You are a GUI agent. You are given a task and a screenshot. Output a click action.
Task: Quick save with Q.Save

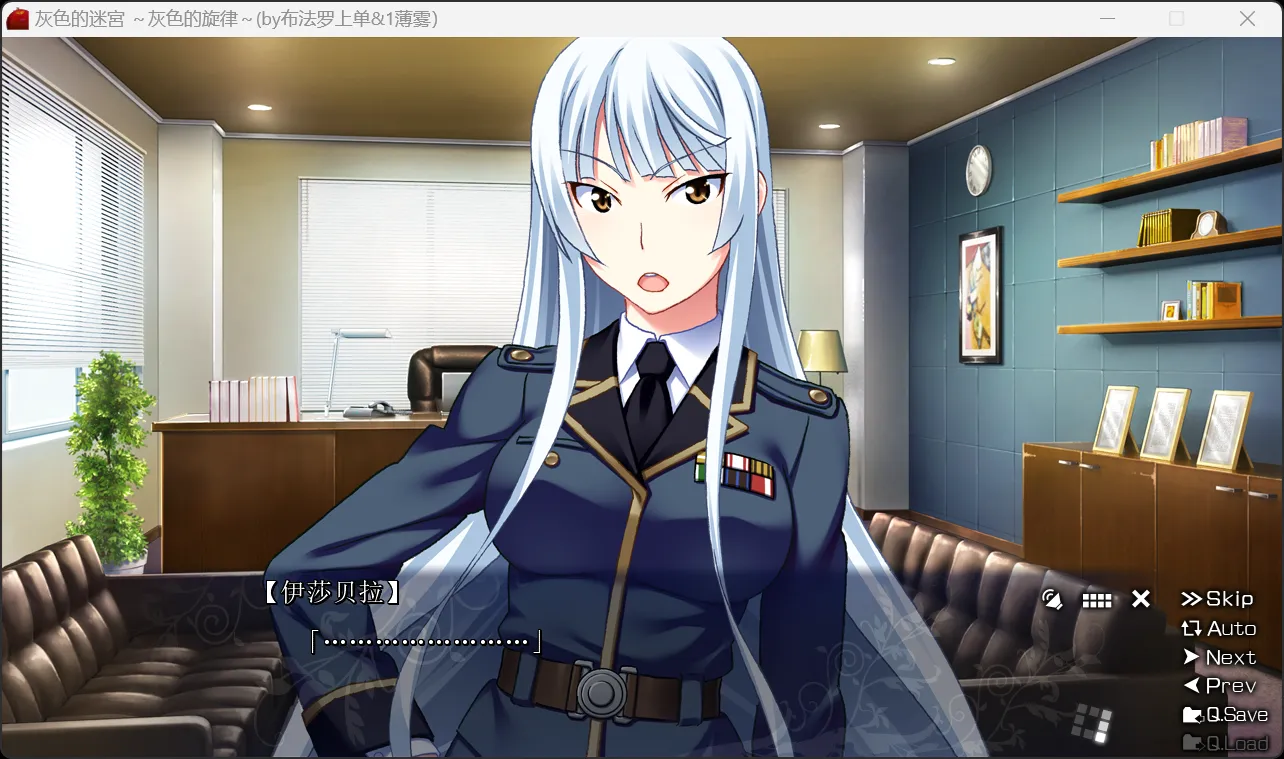(1235, 714)
